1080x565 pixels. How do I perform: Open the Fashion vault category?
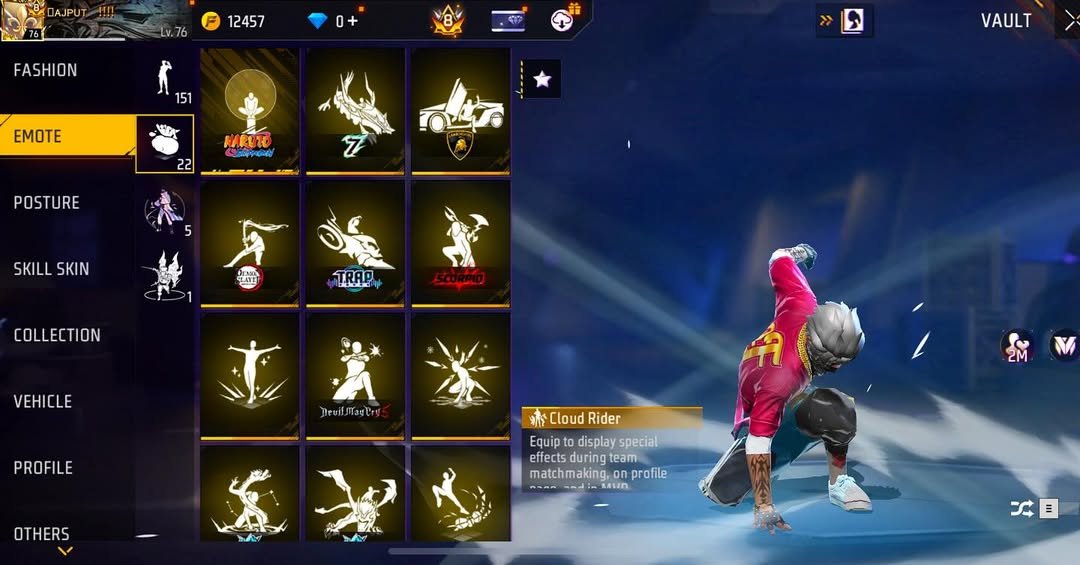click(x=45, y=70)
